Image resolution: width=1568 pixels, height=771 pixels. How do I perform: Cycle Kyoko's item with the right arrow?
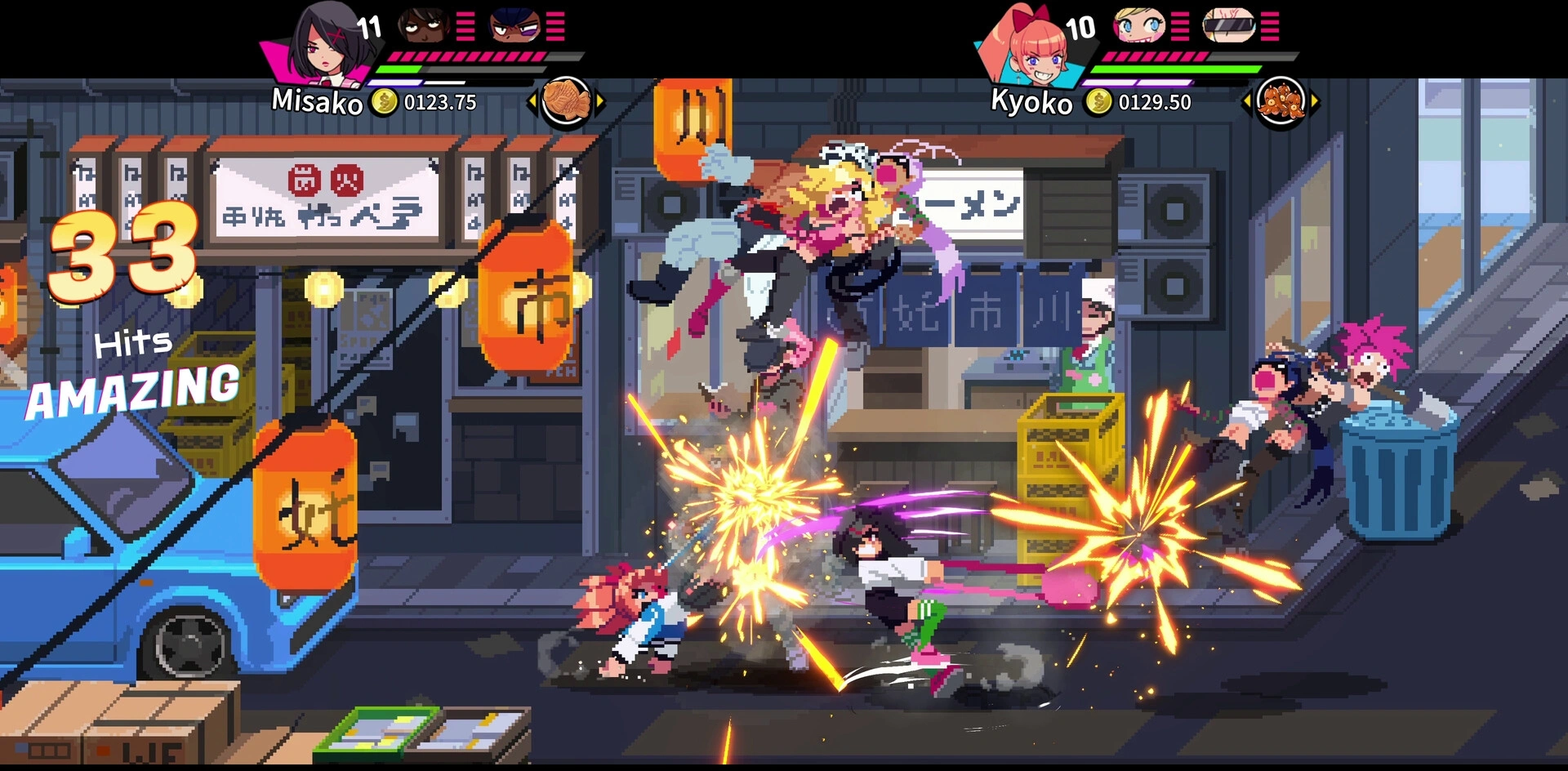1315,102
